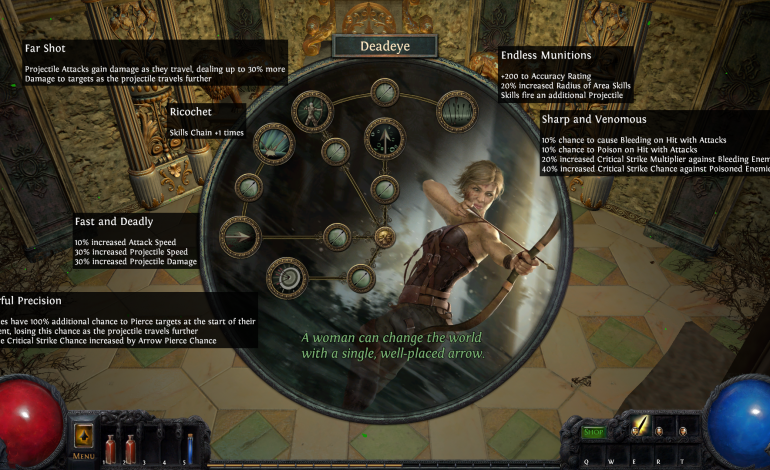Click the golden face ascendancy start node
This screenshot has height=470, width=770.
click(384, 236)
